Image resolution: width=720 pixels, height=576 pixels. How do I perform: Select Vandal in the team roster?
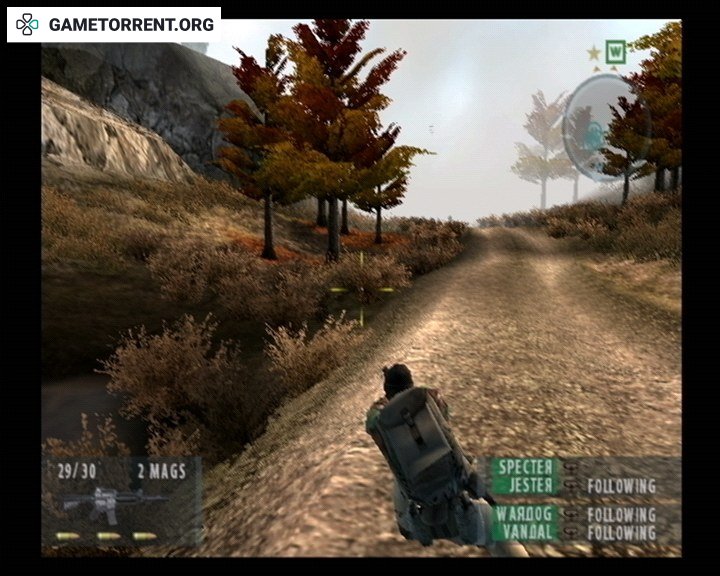526,531
